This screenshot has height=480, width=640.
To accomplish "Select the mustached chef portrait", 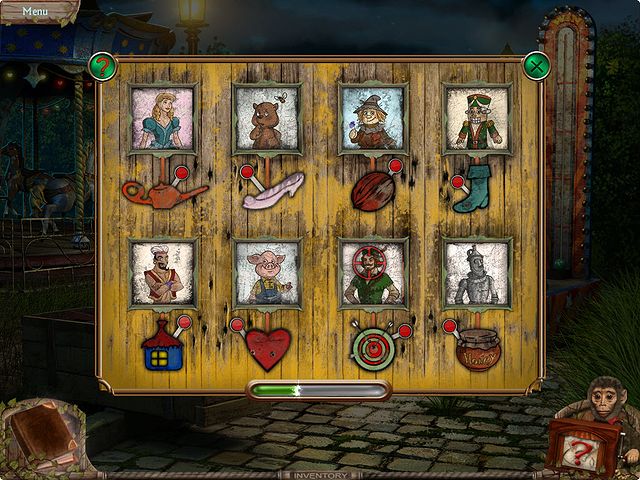I will [x=163, y=274].
